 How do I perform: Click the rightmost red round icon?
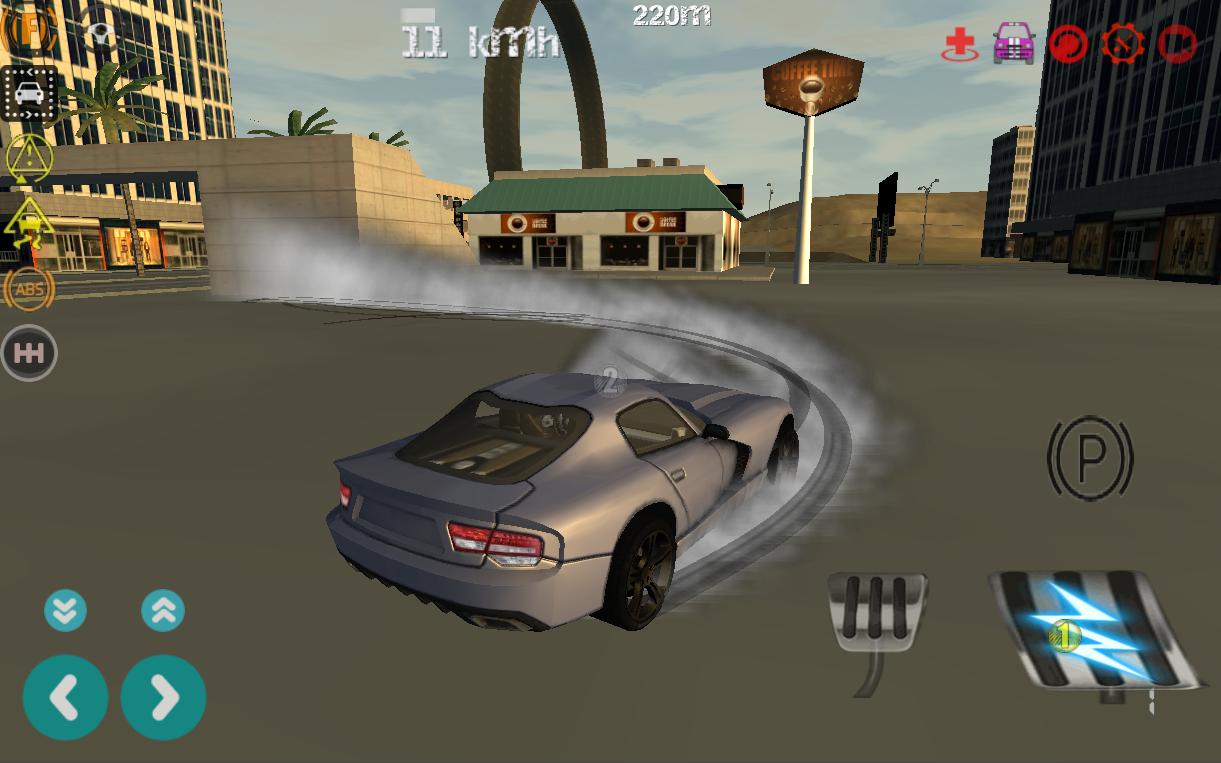tap(1178, 44)
